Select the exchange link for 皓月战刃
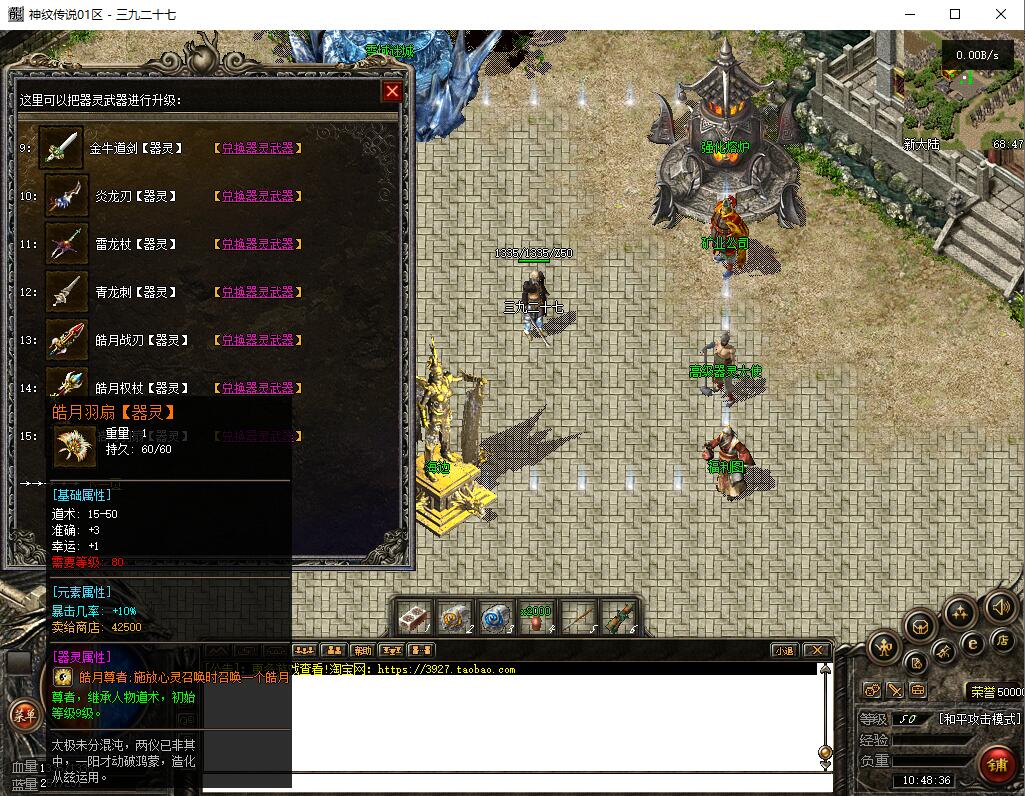 [x=257, y=340]
